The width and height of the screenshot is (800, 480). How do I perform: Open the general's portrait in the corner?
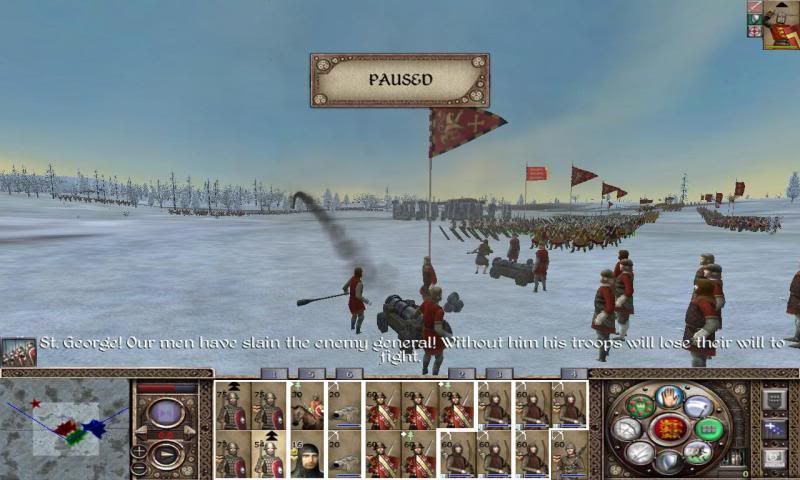point(780,24)
